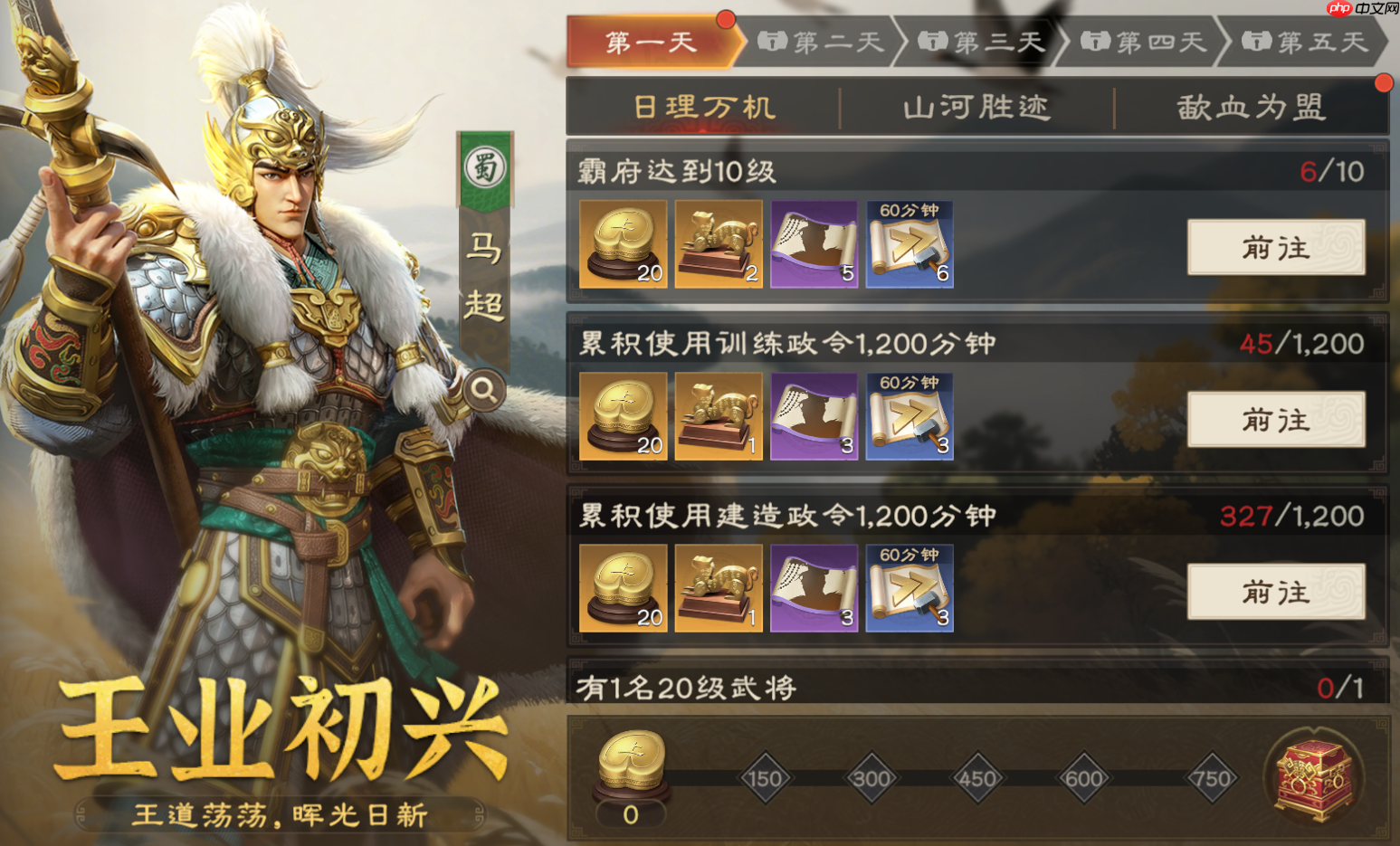Open the 60分钟 speedup item in the first task row

coord(910,242)
